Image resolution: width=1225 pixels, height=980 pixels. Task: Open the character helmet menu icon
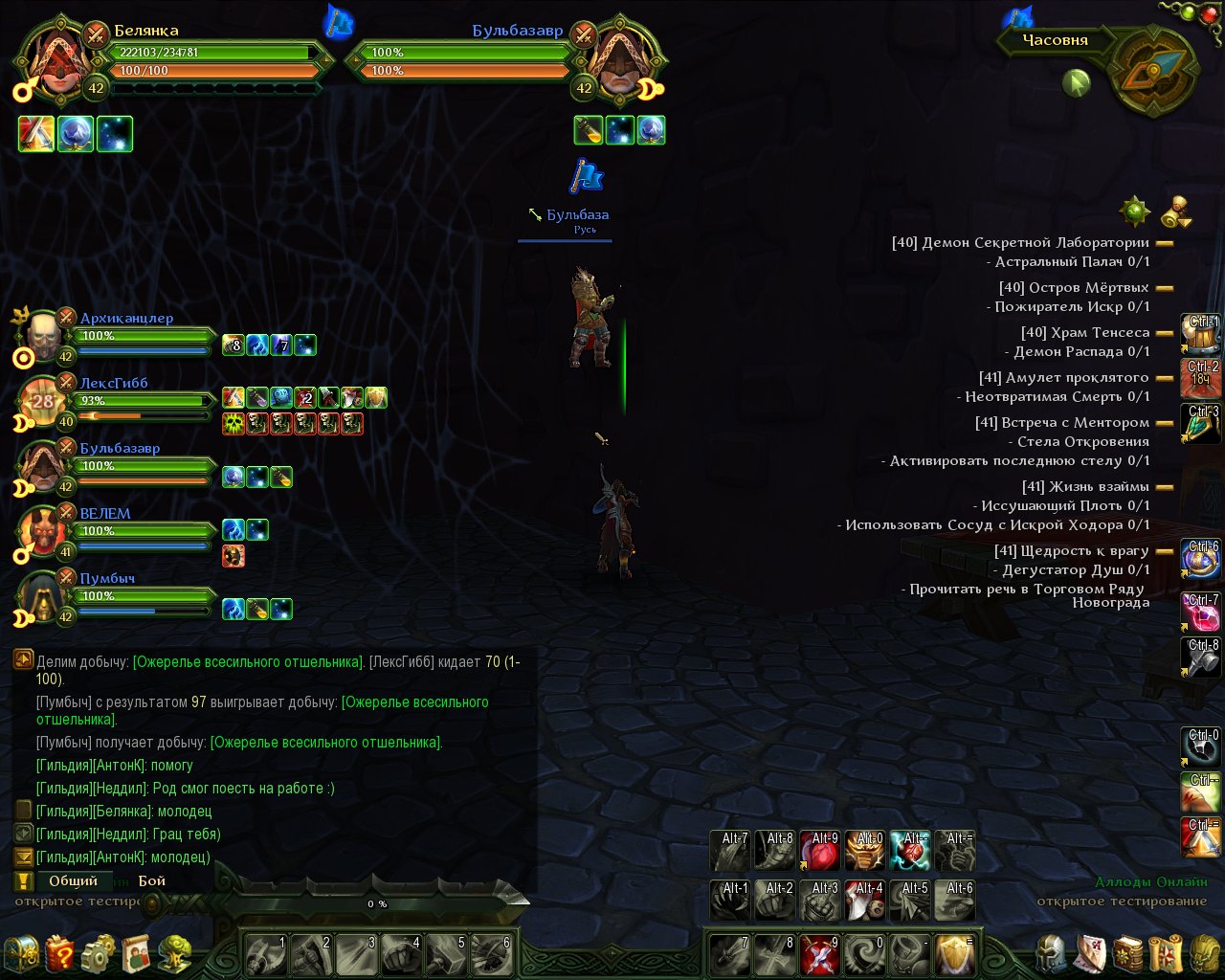pos(1052,954)
